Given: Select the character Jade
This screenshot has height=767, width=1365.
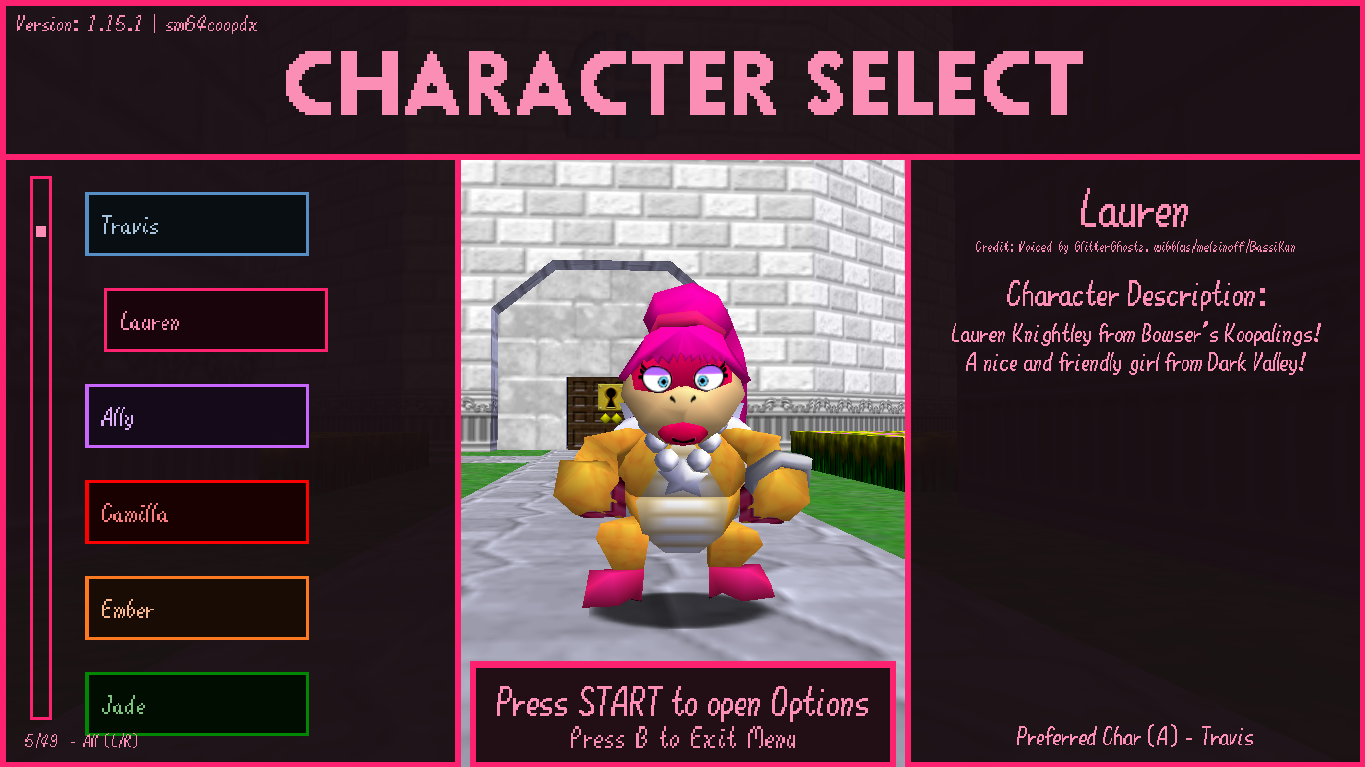Looking at the screenshot, I should click(196, 704).
